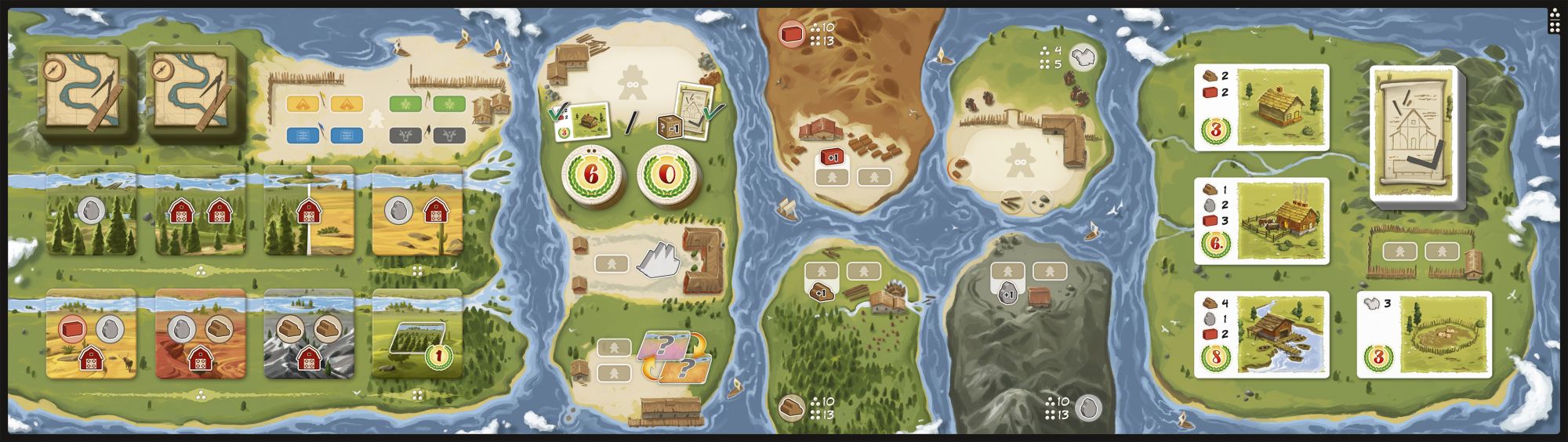Pick the 3-point sheep pasture card
Viewport: 1568px width, 442px height.
1424,334
